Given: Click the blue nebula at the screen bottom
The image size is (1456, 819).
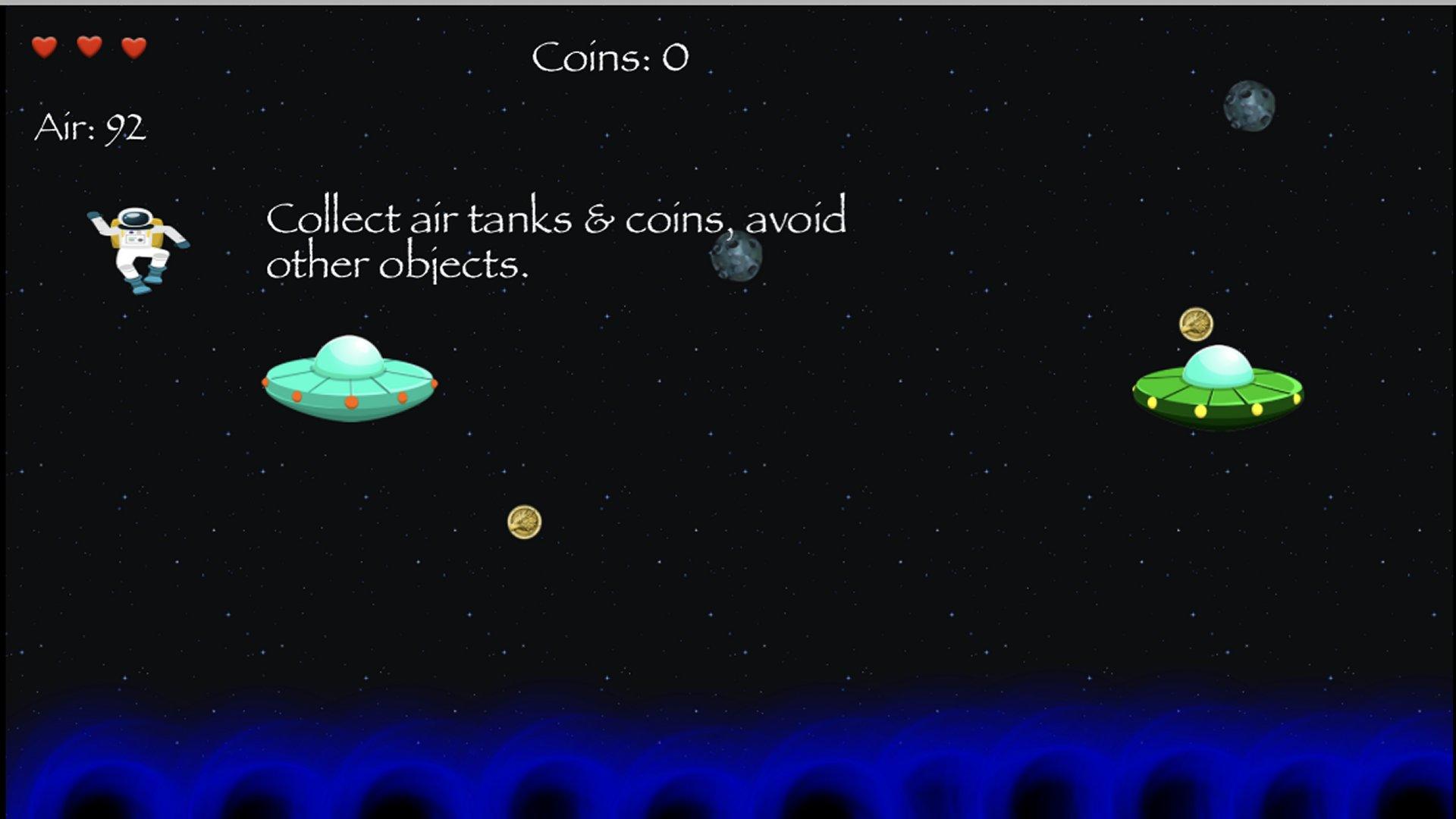Looking at the screenshot, I should 728,766.
